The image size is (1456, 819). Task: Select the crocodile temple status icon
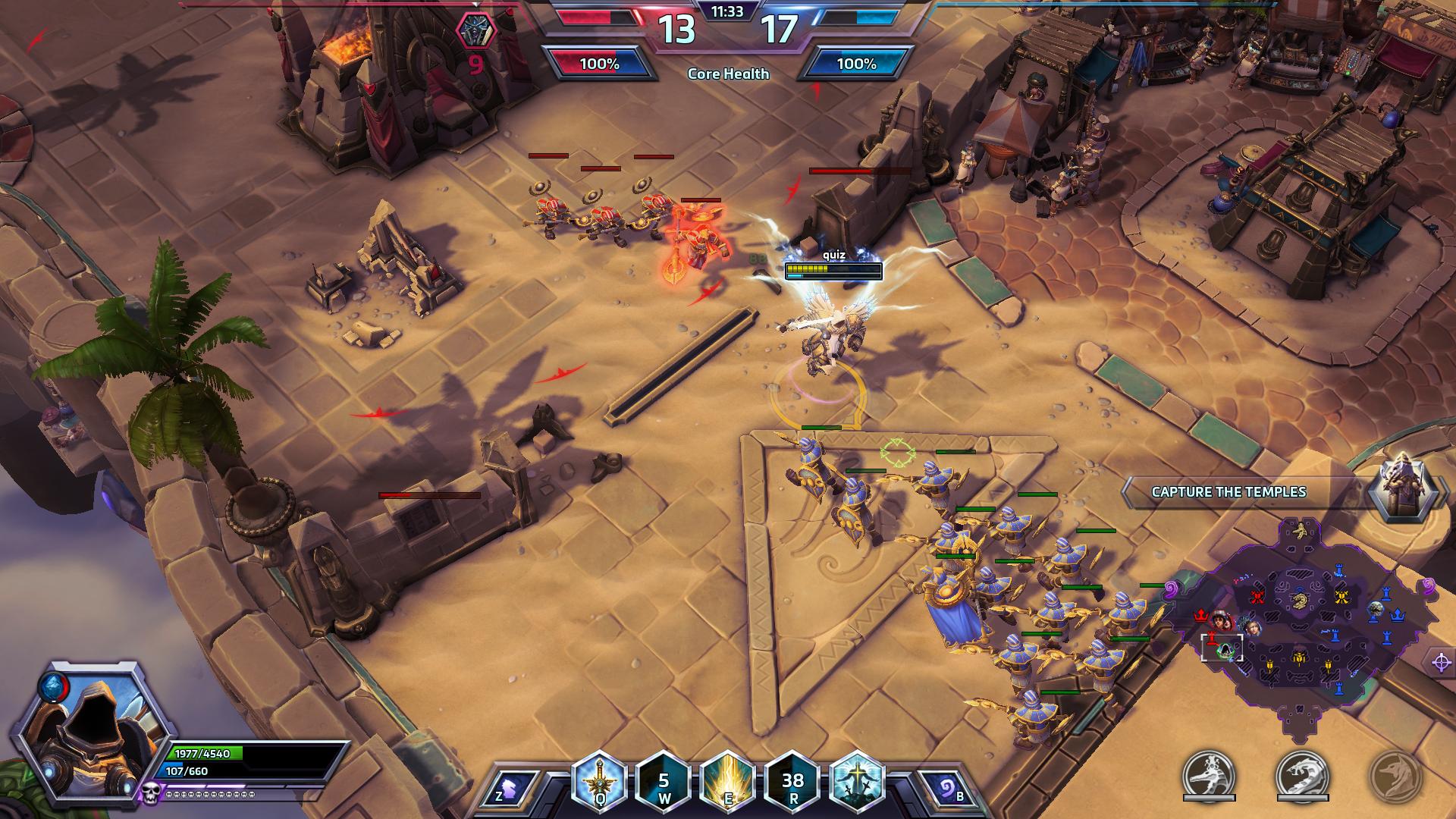pyautogui.click(x=1210, y=775)
